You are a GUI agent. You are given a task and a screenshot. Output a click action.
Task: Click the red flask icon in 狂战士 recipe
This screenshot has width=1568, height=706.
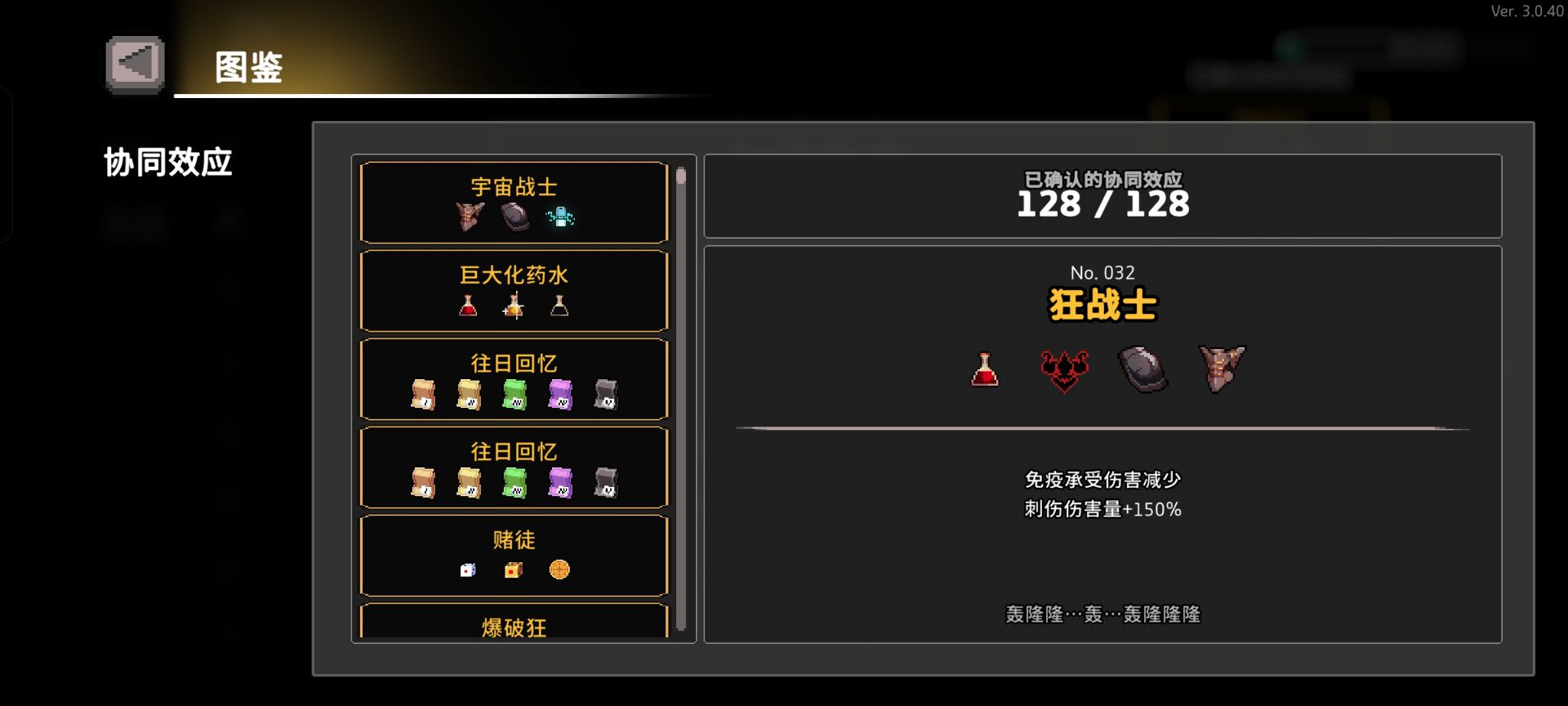tap(983, 369)
